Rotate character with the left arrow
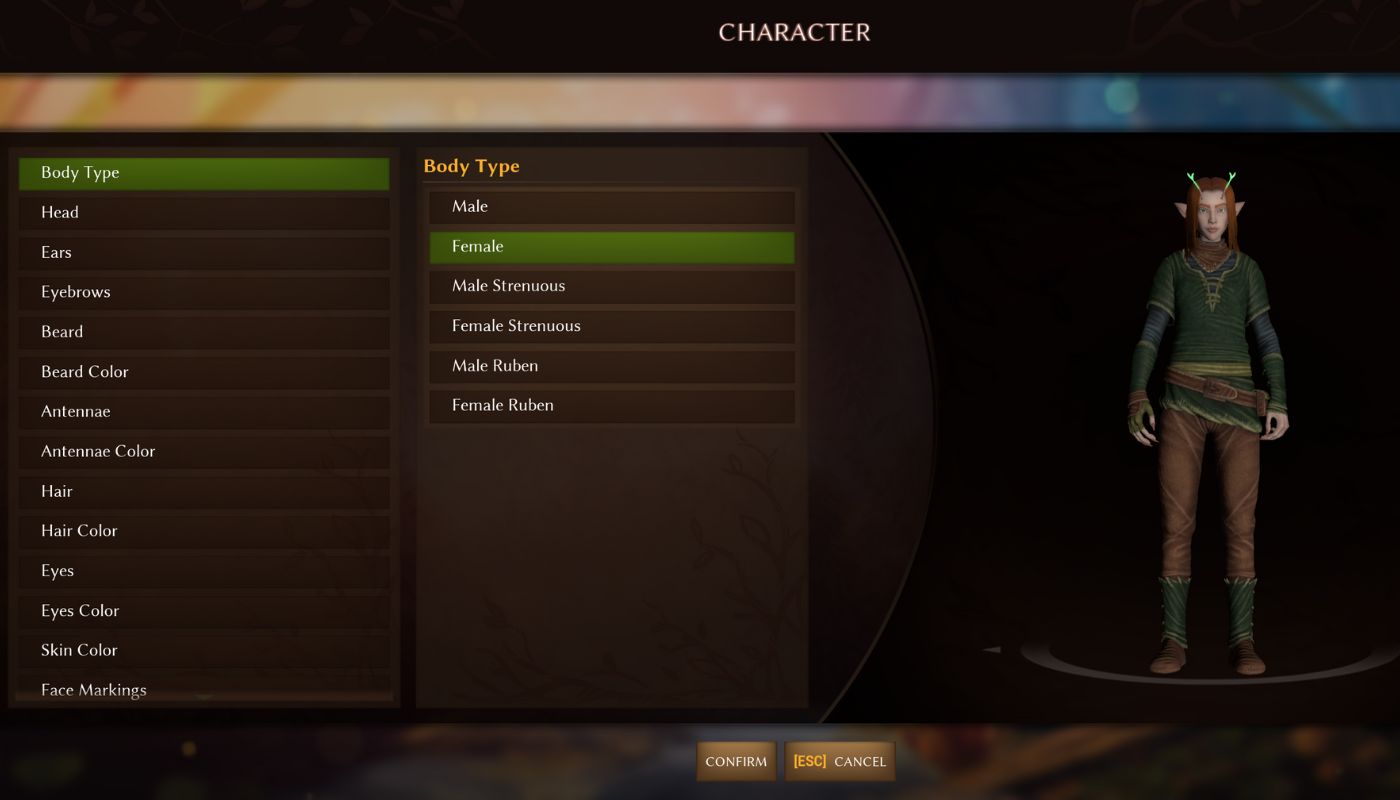1400x800 pixels. pyautogui.click(x=991, y=650)
